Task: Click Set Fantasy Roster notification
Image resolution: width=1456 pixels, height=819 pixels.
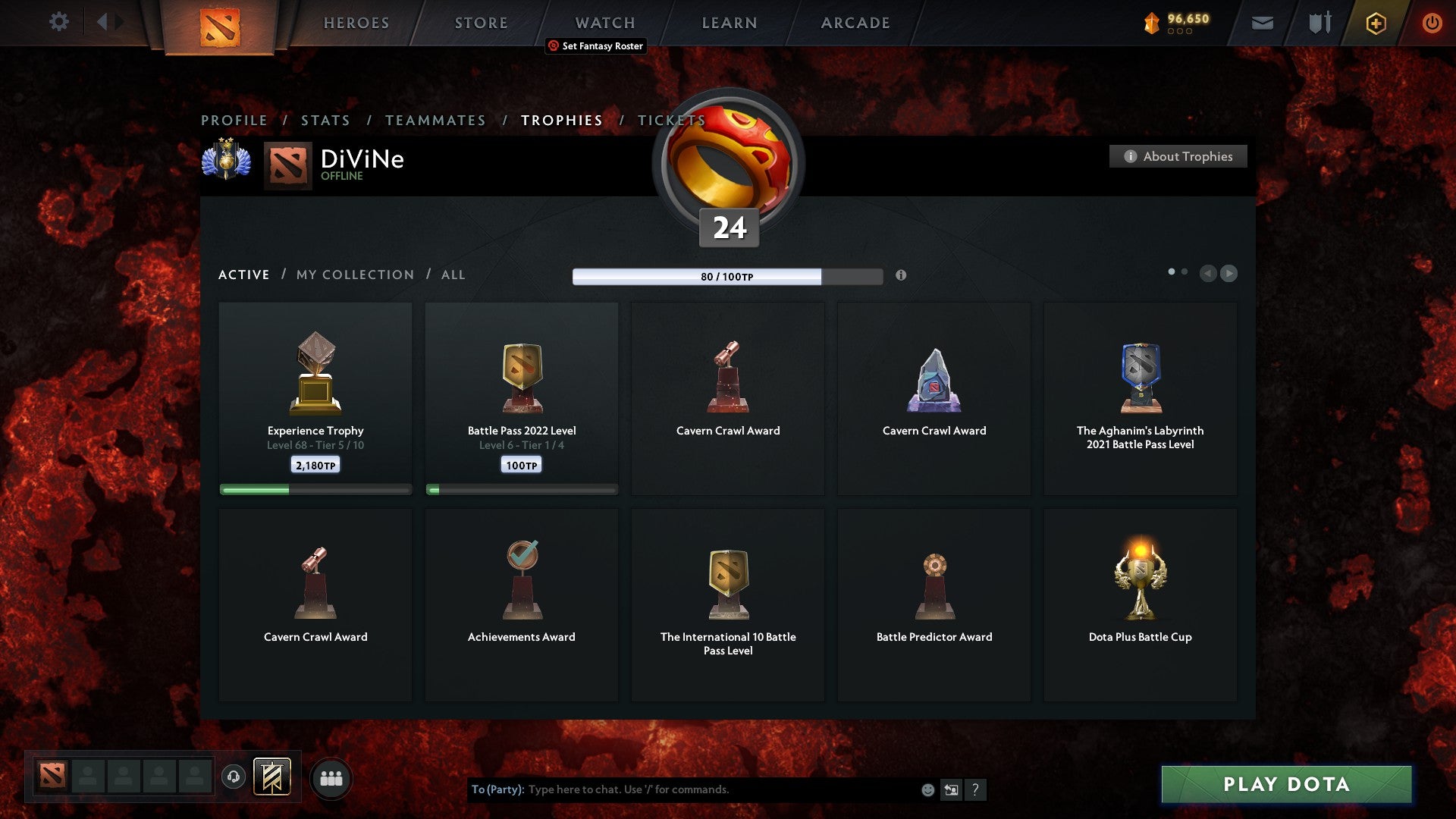Action: tap(595, 46)
